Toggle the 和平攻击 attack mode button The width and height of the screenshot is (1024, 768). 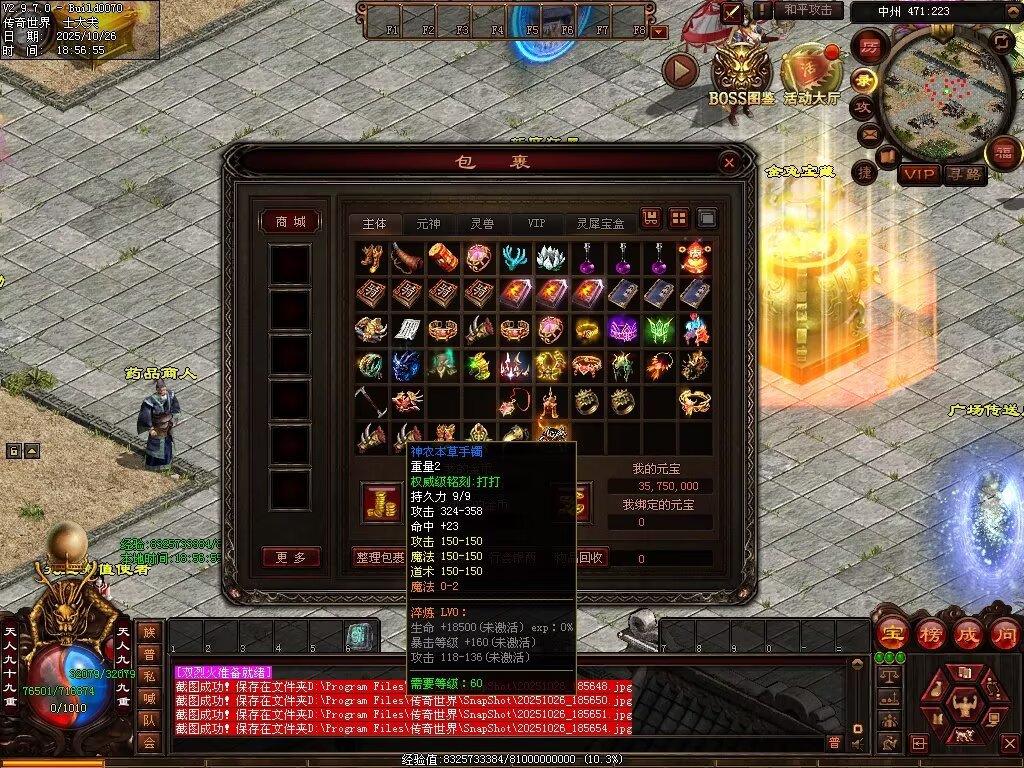[x=808, y=10]
